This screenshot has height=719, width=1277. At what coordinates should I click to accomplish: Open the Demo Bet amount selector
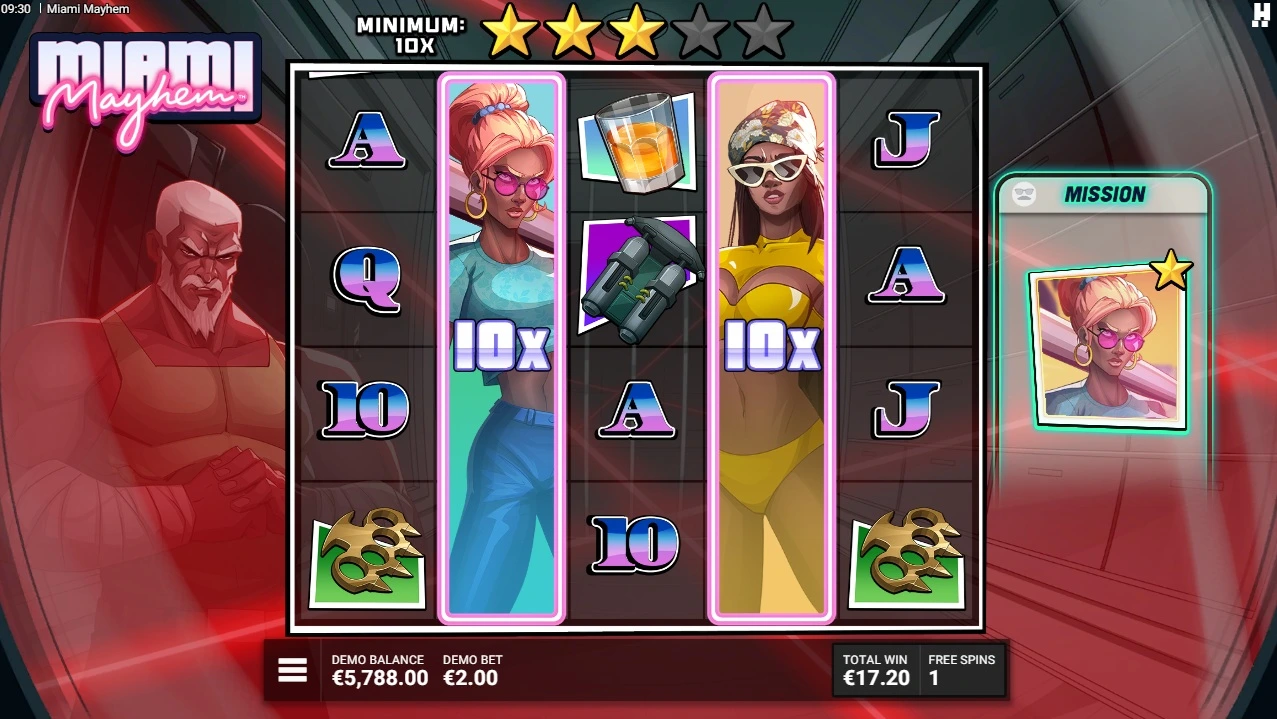coord(471,670)
